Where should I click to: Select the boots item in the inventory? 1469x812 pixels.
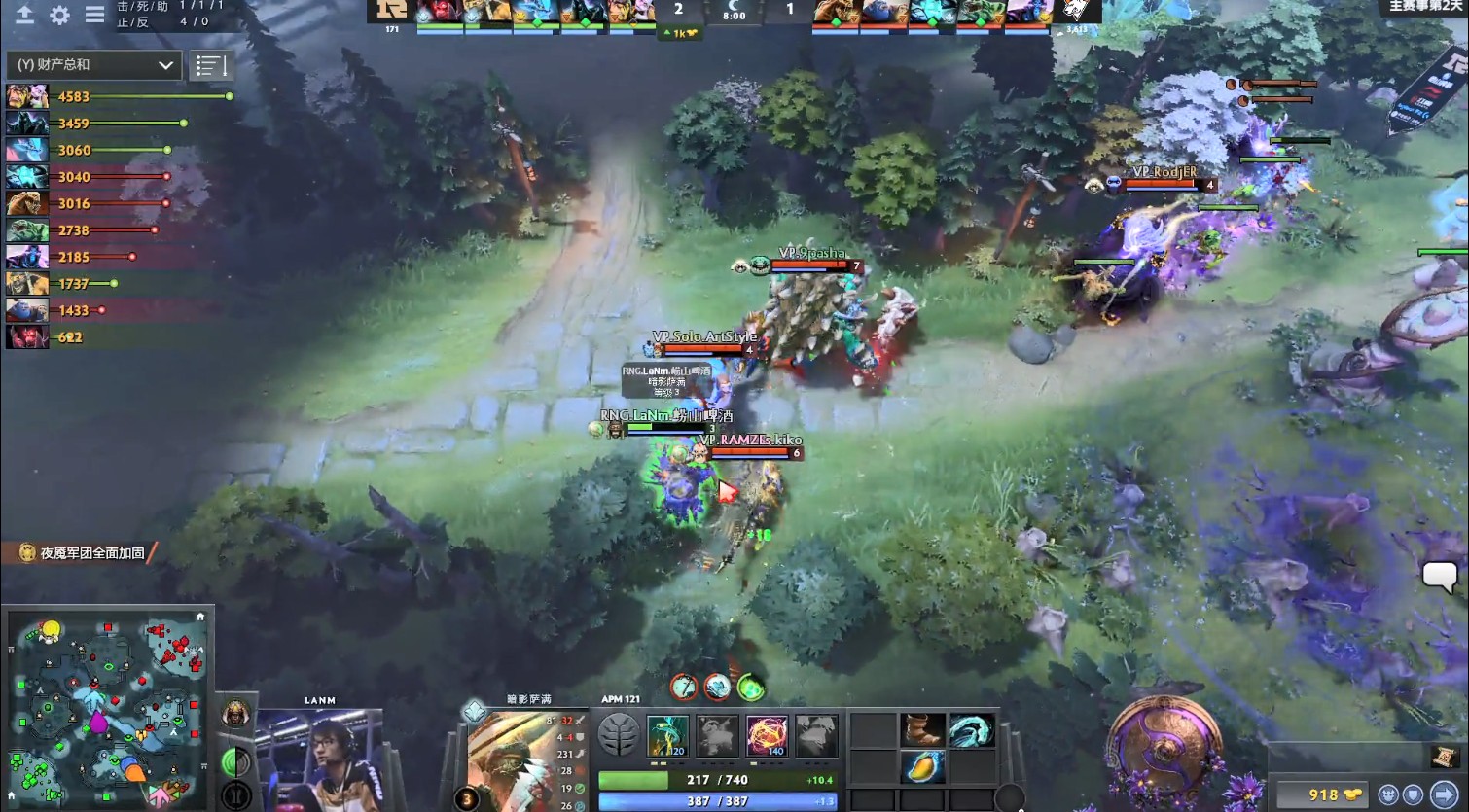(923, 730)
